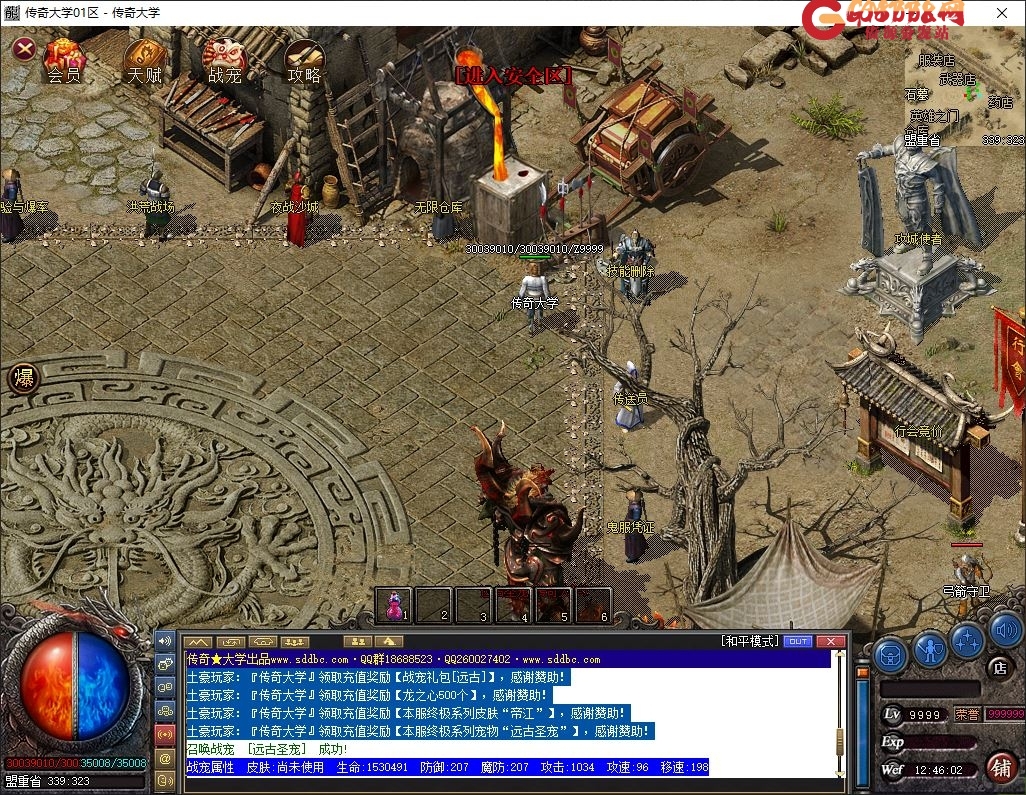Open the 攻略 strategy guide
Image resolution: width=1026 pixels, height=795 pixels.
304,59
